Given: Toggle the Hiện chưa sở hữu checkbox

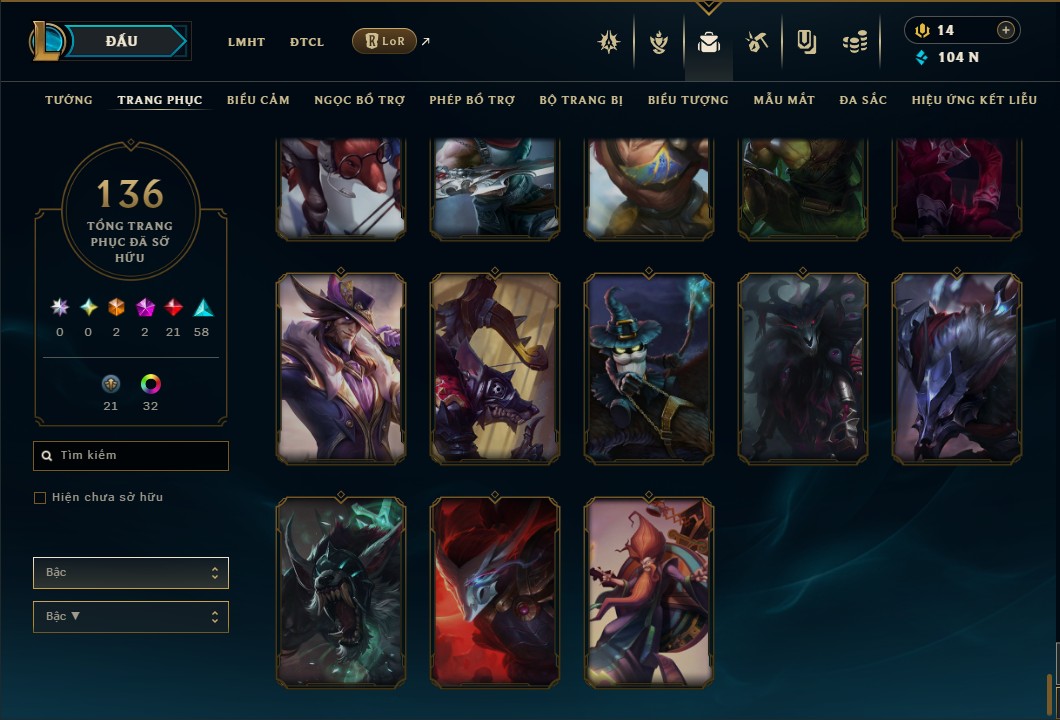Looking at the screenshot, I should click(40, 498).
